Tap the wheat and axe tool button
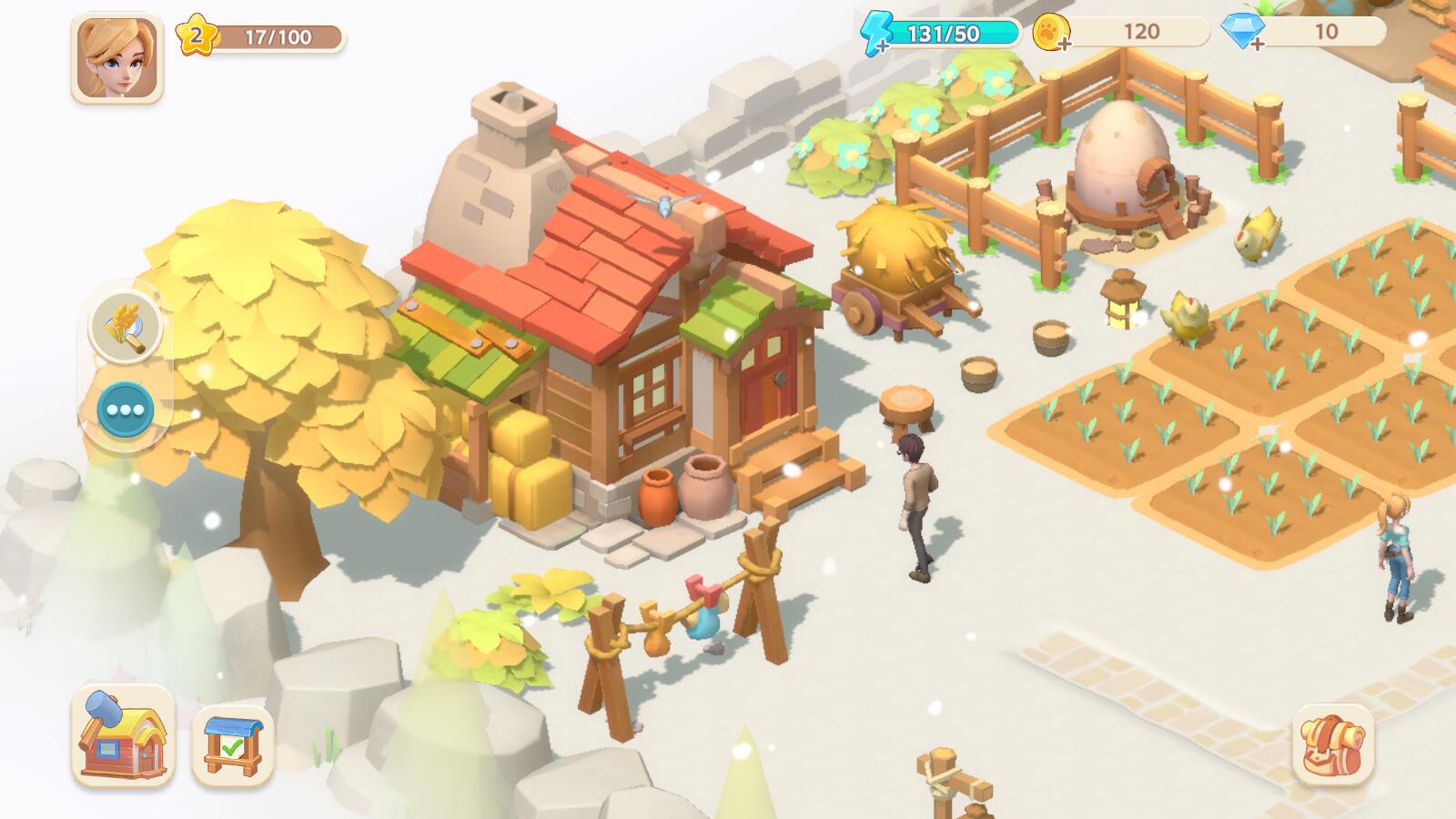Viewport: 1456px width, 819px height. [126, 326]
